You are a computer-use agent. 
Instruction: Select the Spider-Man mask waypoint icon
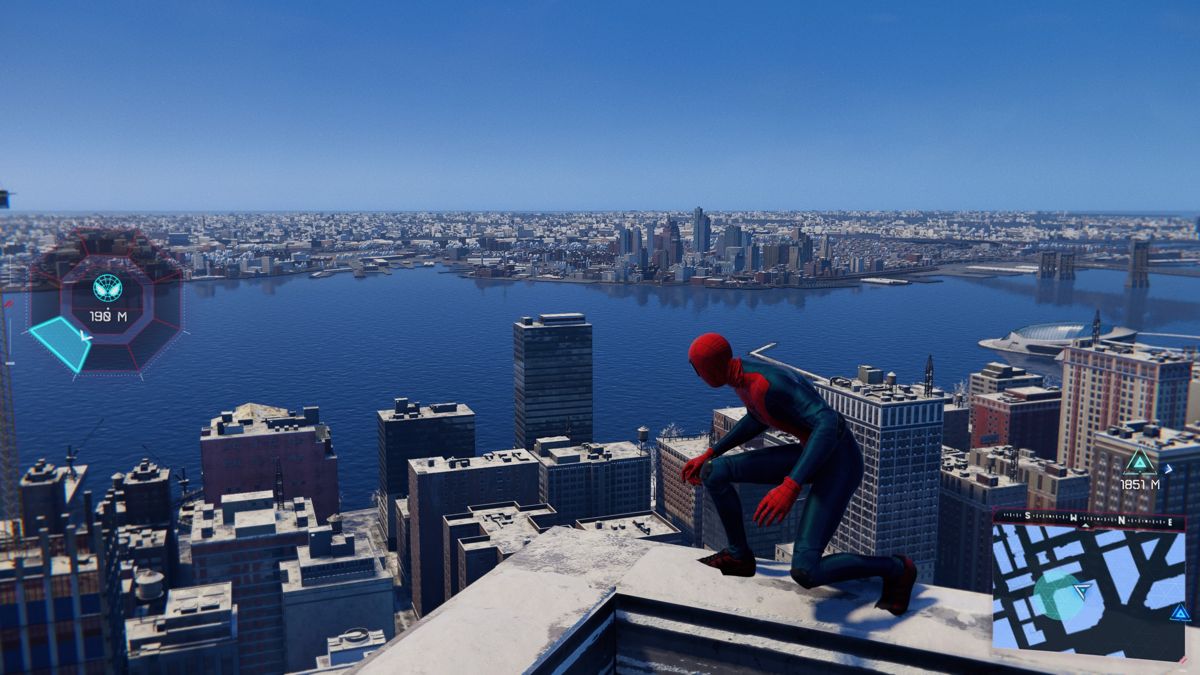point(107,288)
